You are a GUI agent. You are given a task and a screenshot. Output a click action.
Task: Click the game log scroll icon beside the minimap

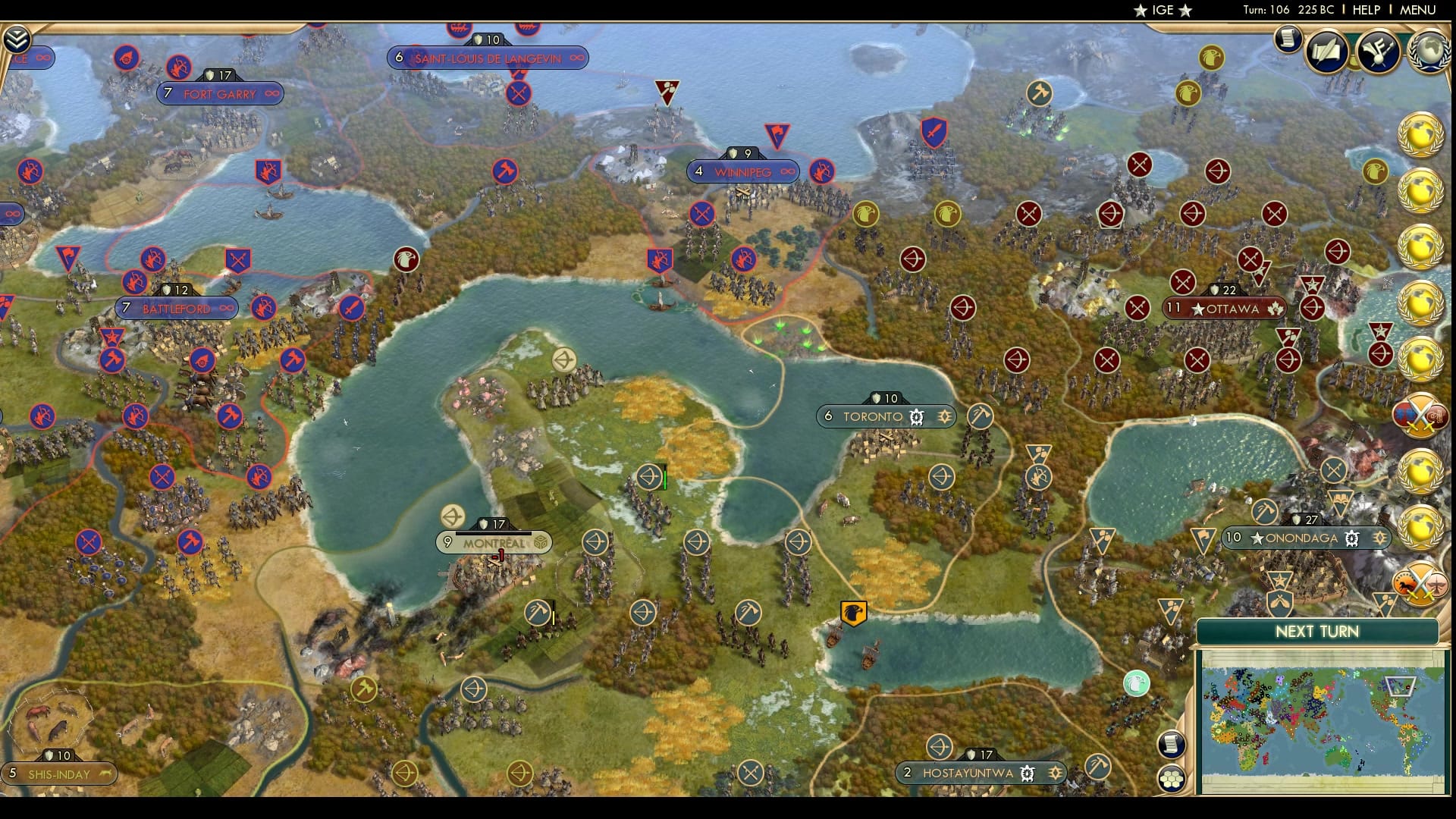pyautogui.click(x=1171, y=744)
